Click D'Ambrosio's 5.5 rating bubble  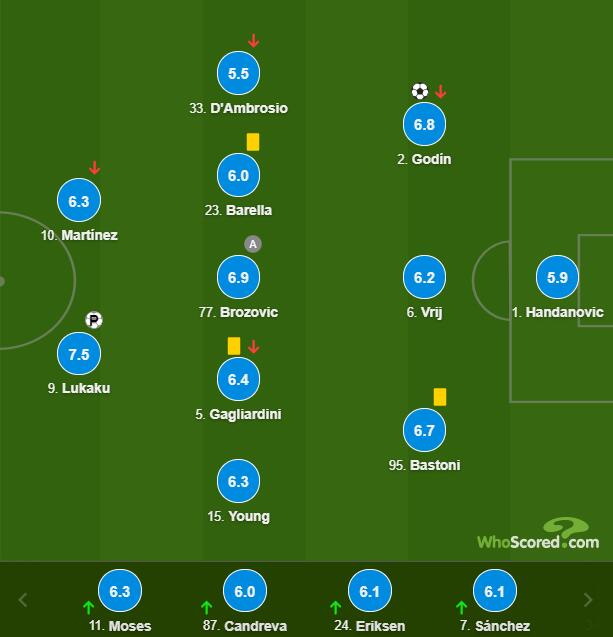238,73
